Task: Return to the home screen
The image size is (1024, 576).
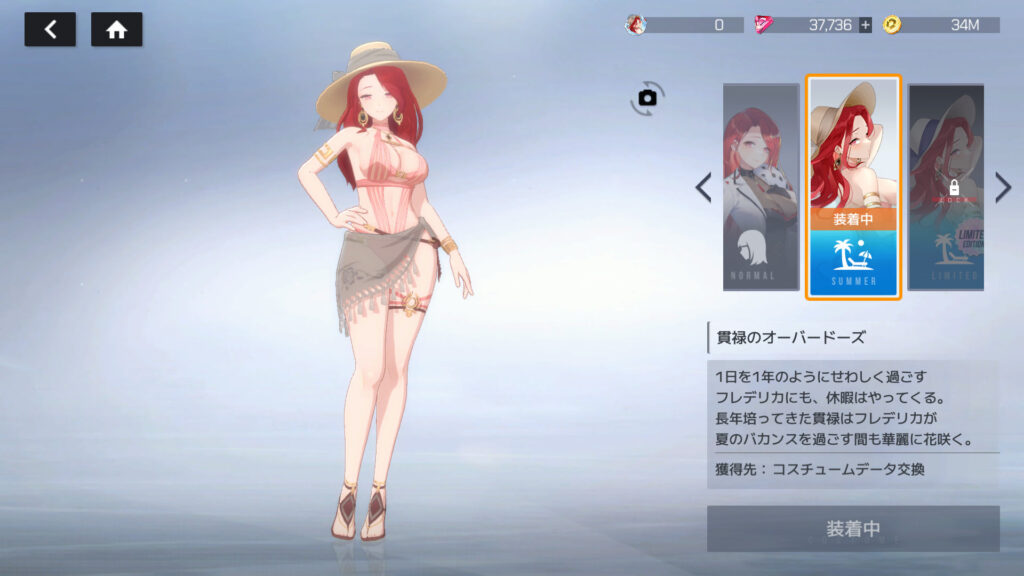Action: (x=117, y=29)
